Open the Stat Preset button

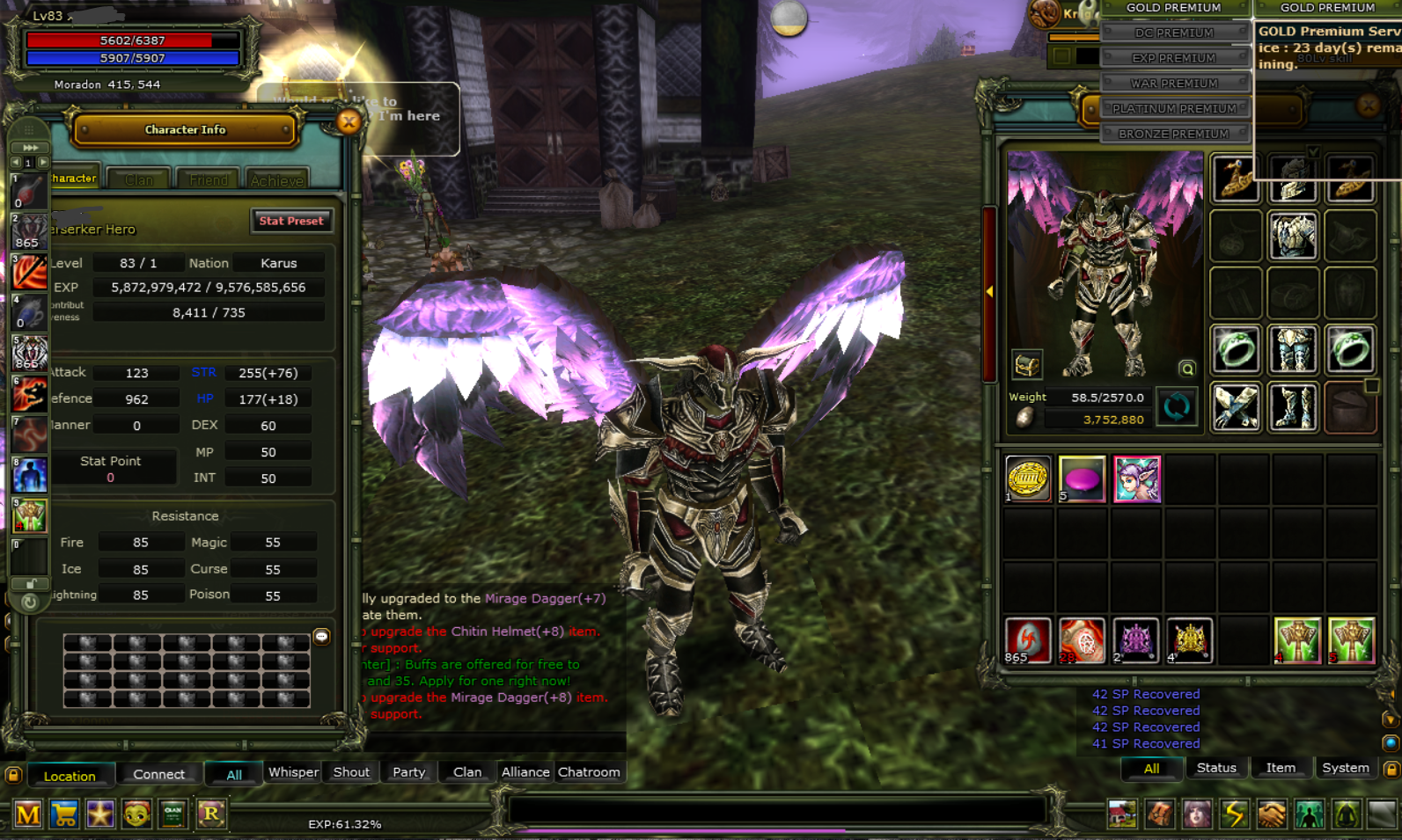tap(290, 221)
